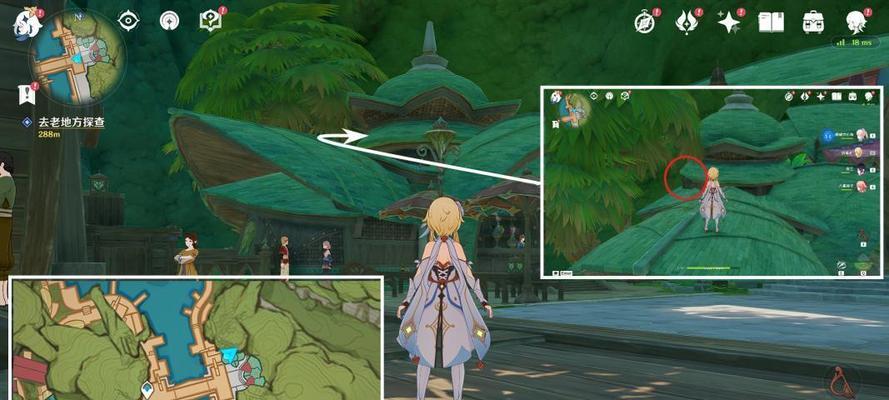This screenshot has width=889, height=400.
Task: Open the backpack inventory icon
Action: [x=813, y=21]
